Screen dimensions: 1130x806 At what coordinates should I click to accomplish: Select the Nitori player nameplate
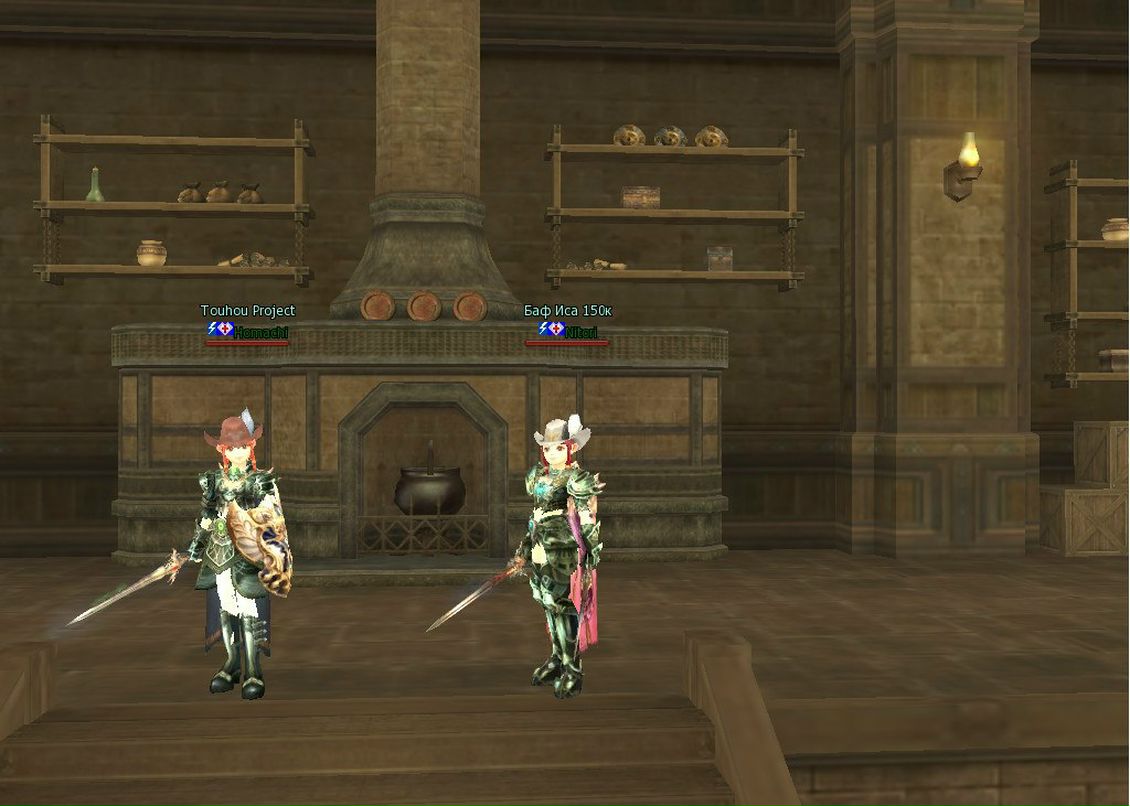[580, 331]
